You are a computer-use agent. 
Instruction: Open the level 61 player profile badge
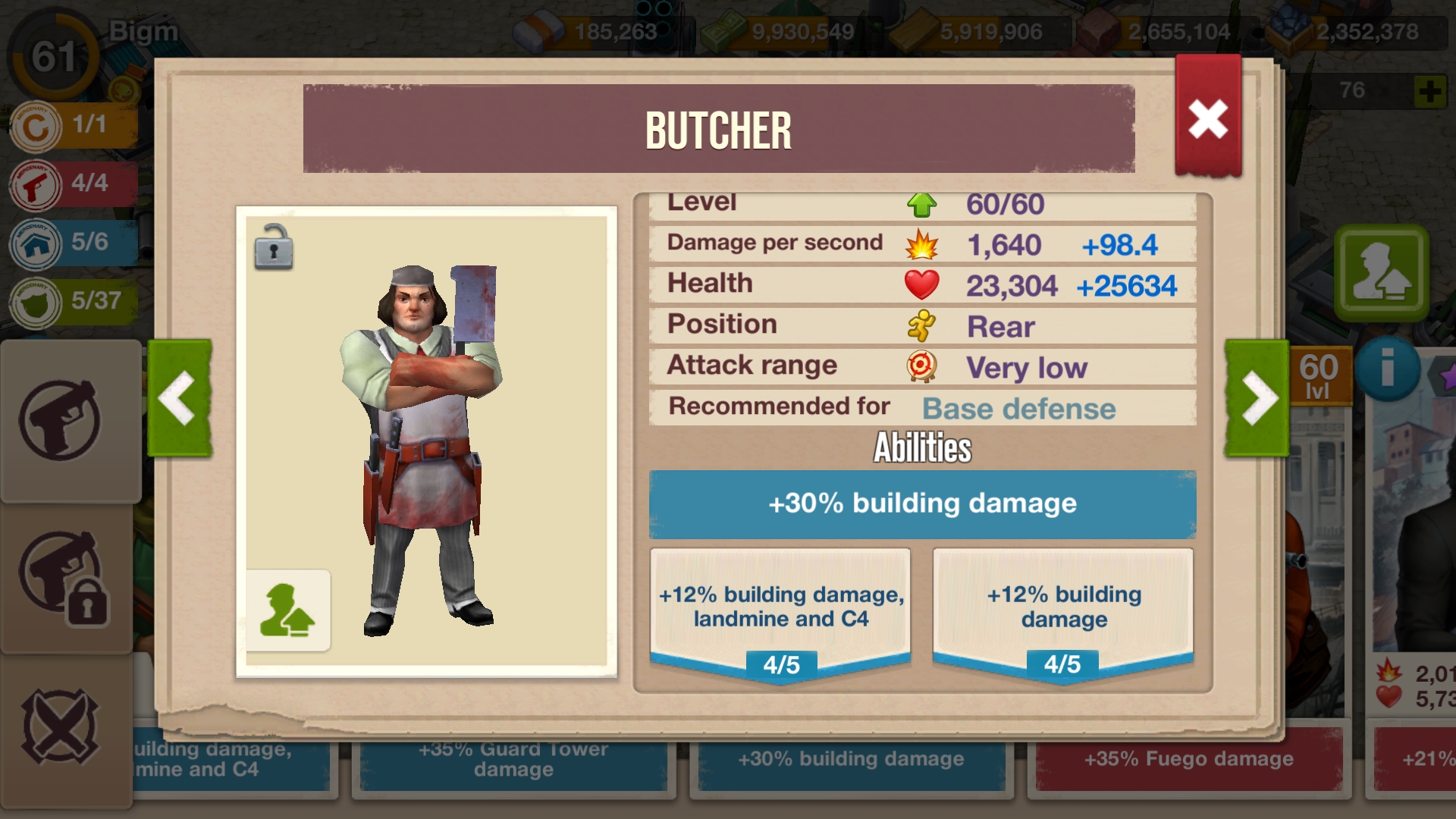point(52,56)
